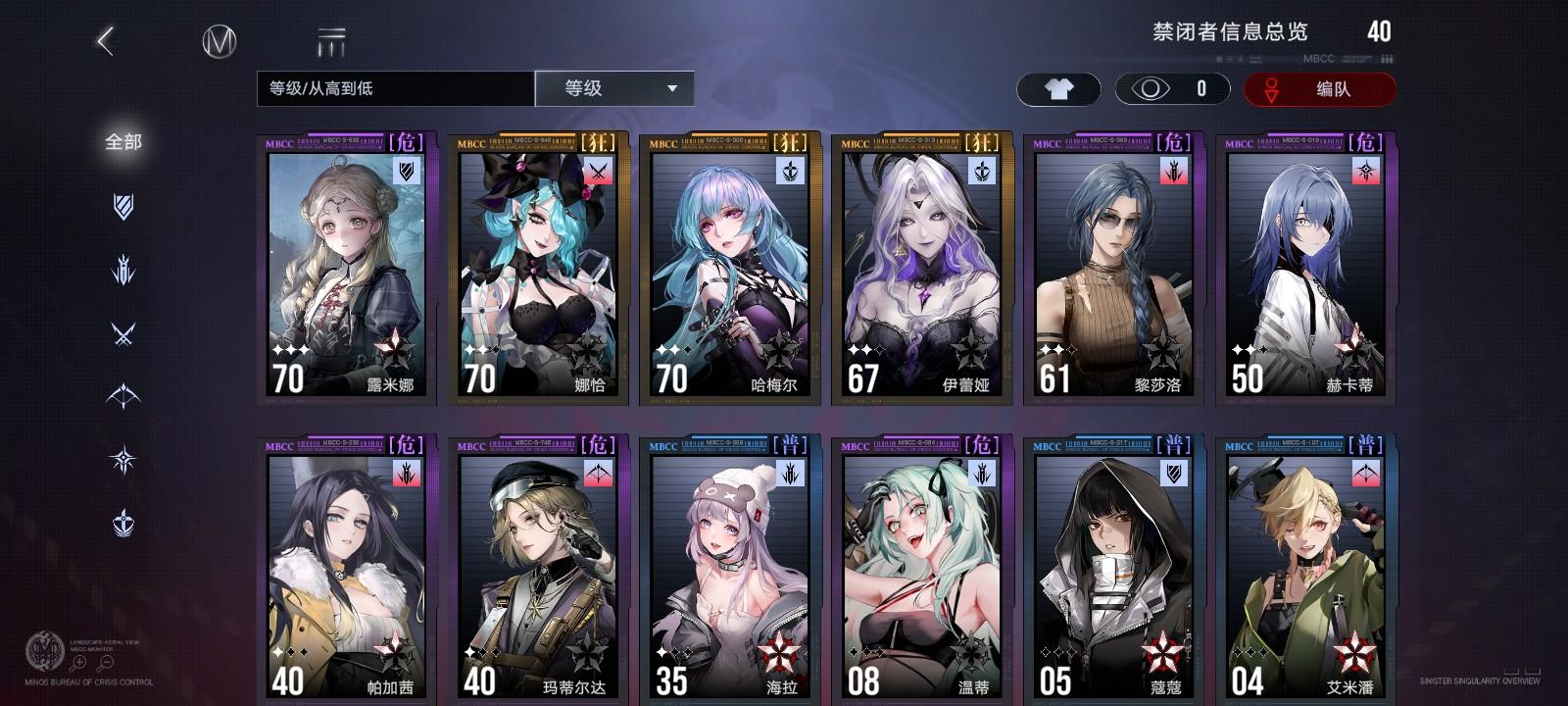Switch to the 全部 (All) category tab

[x=124, y=141]
